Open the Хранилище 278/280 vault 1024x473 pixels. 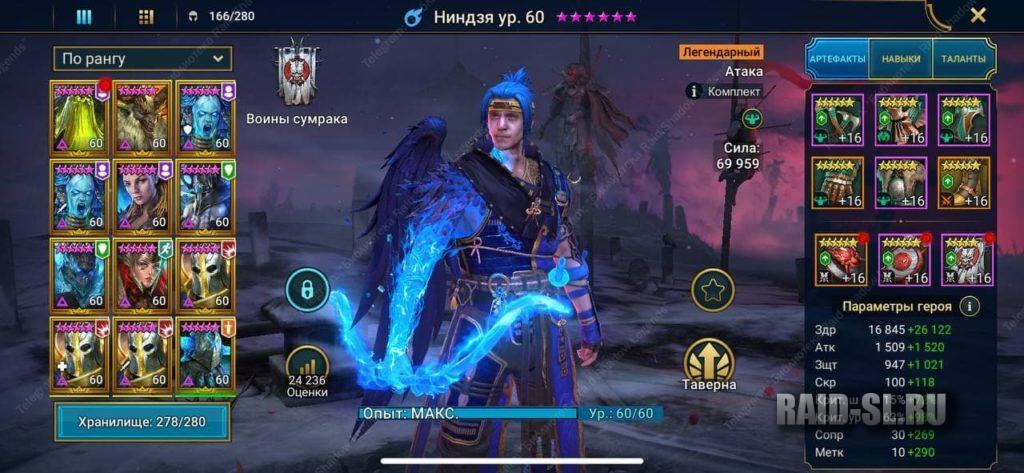(142, 422)
